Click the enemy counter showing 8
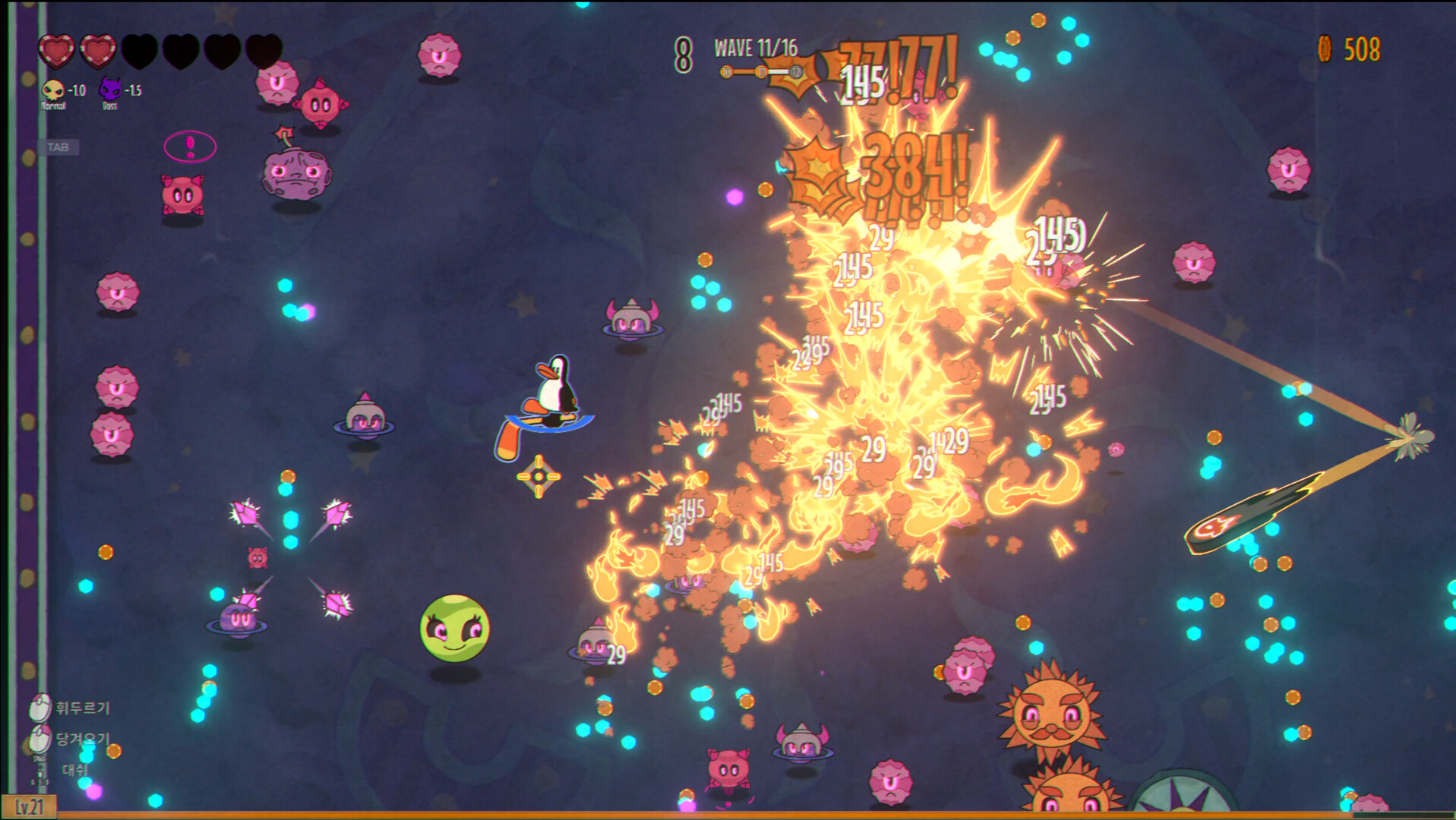 pyautogui.click(x=684, y=53)
